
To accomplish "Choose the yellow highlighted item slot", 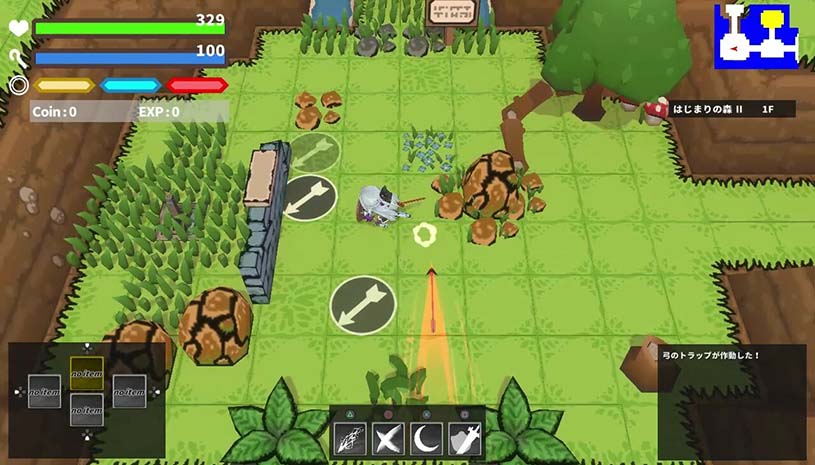I will pyautogui.click(x=87, y=374).
